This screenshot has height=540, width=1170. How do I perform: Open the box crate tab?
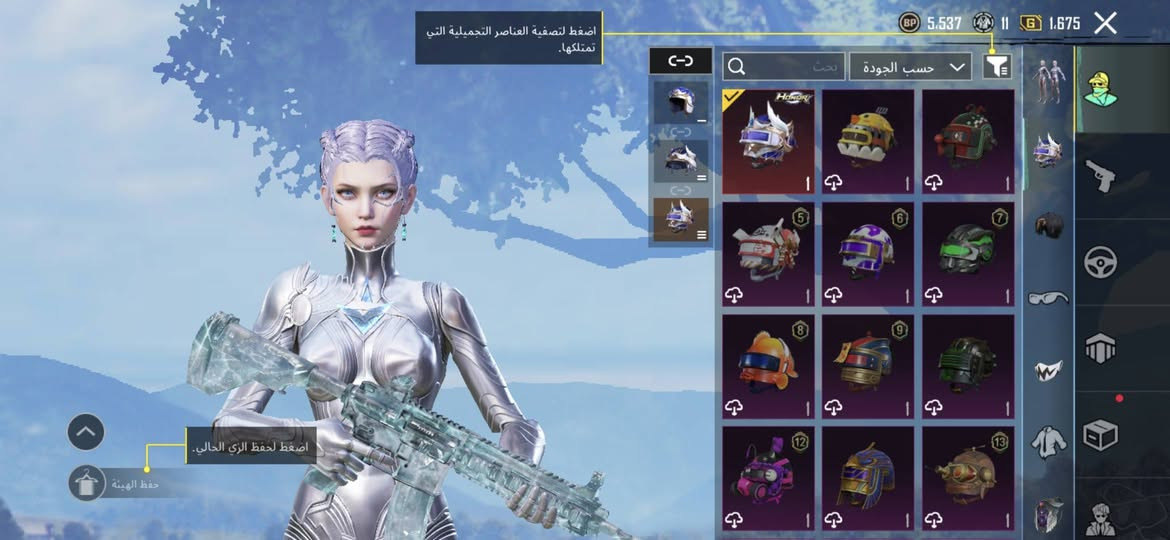[x=1100, y=435]
